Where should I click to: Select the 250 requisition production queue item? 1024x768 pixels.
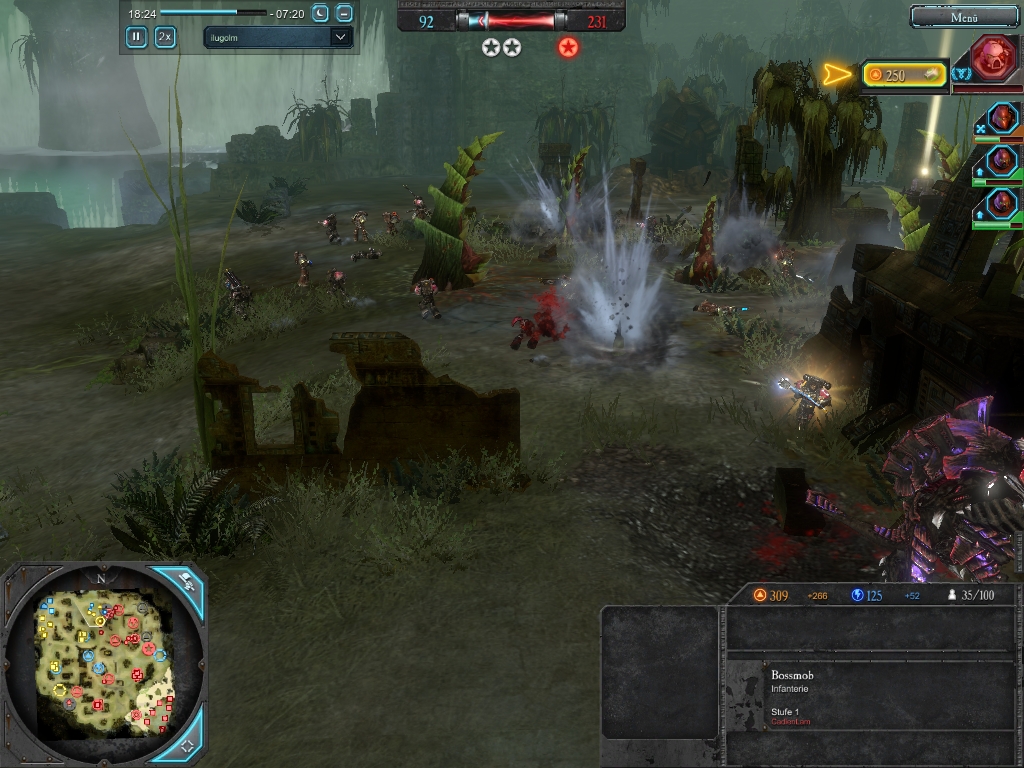click(904, 74)
